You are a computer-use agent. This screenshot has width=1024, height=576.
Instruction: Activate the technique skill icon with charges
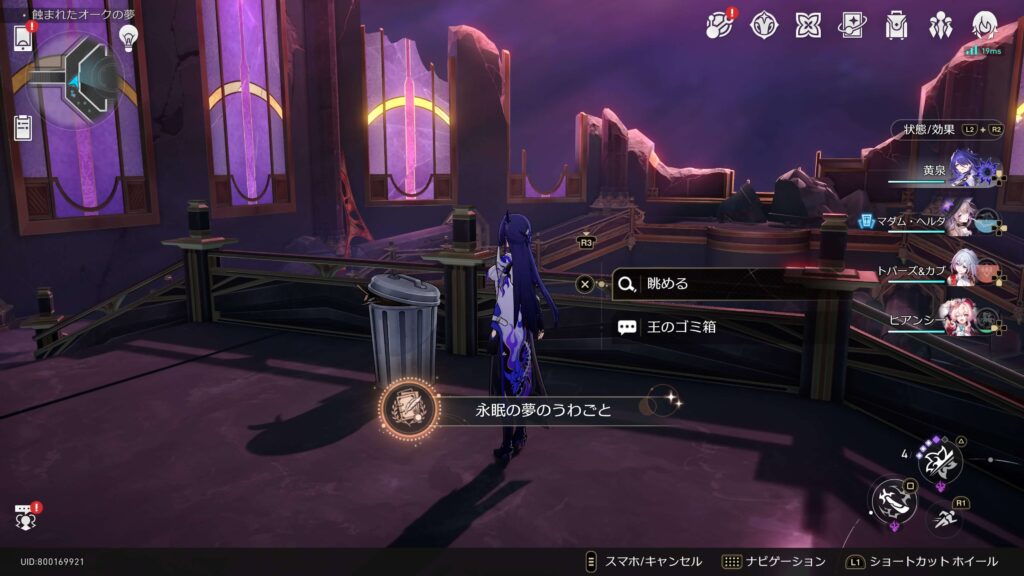(940, 461)
